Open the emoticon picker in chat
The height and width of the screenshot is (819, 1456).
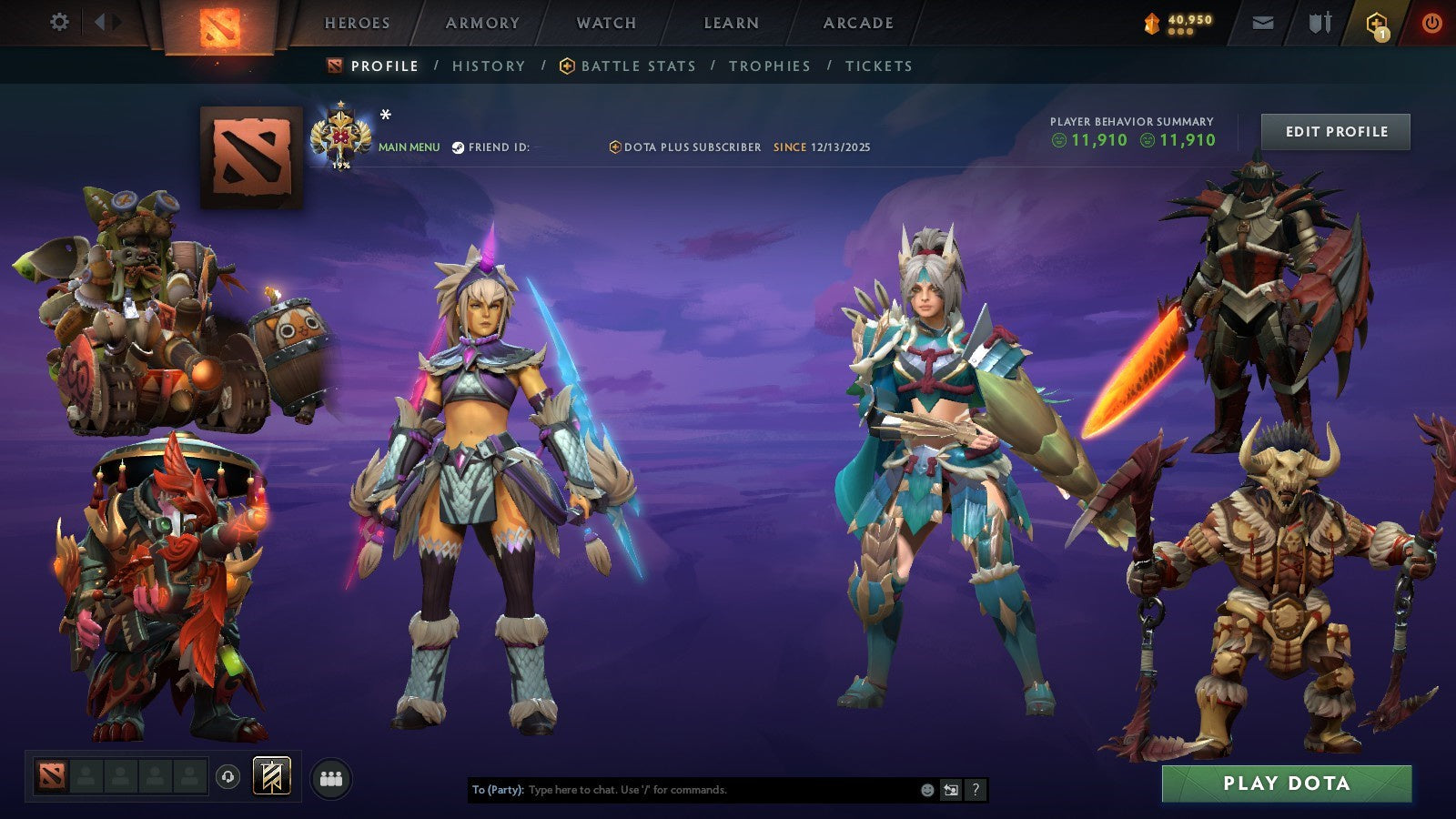point(925,790)
